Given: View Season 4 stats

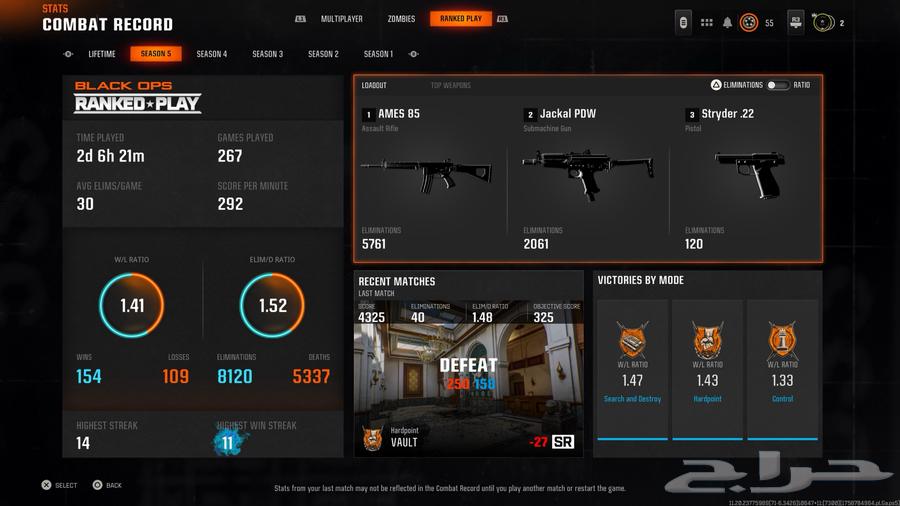Looking at the screenshot, I should pos(212,54).
